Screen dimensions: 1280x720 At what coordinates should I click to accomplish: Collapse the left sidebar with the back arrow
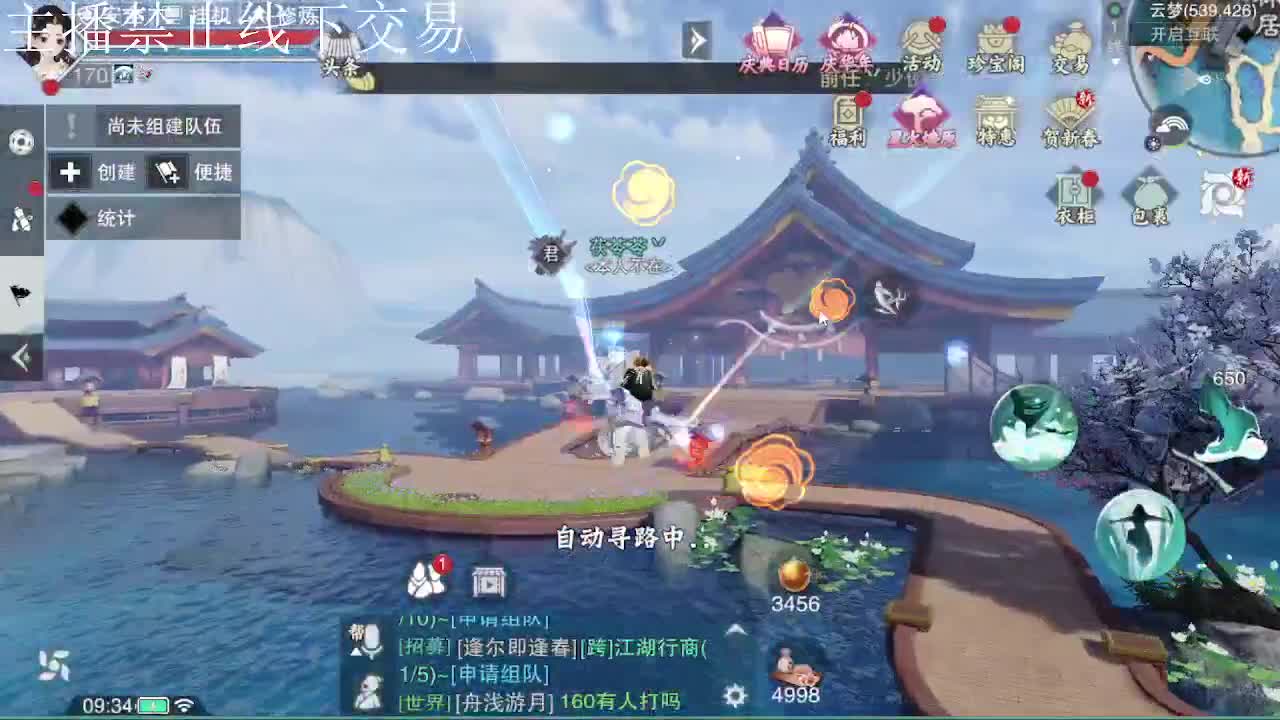(18, 353)
